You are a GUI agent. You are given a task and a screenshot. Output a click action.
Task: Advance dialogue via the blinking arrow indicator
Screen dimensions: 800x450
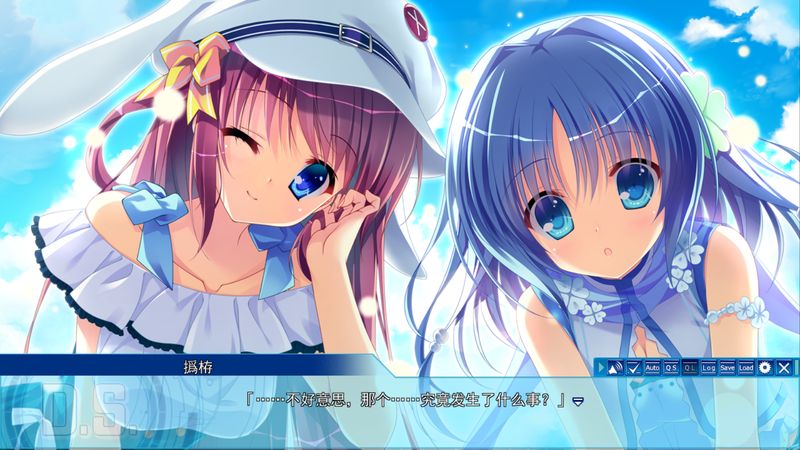(x=578, y=400)
